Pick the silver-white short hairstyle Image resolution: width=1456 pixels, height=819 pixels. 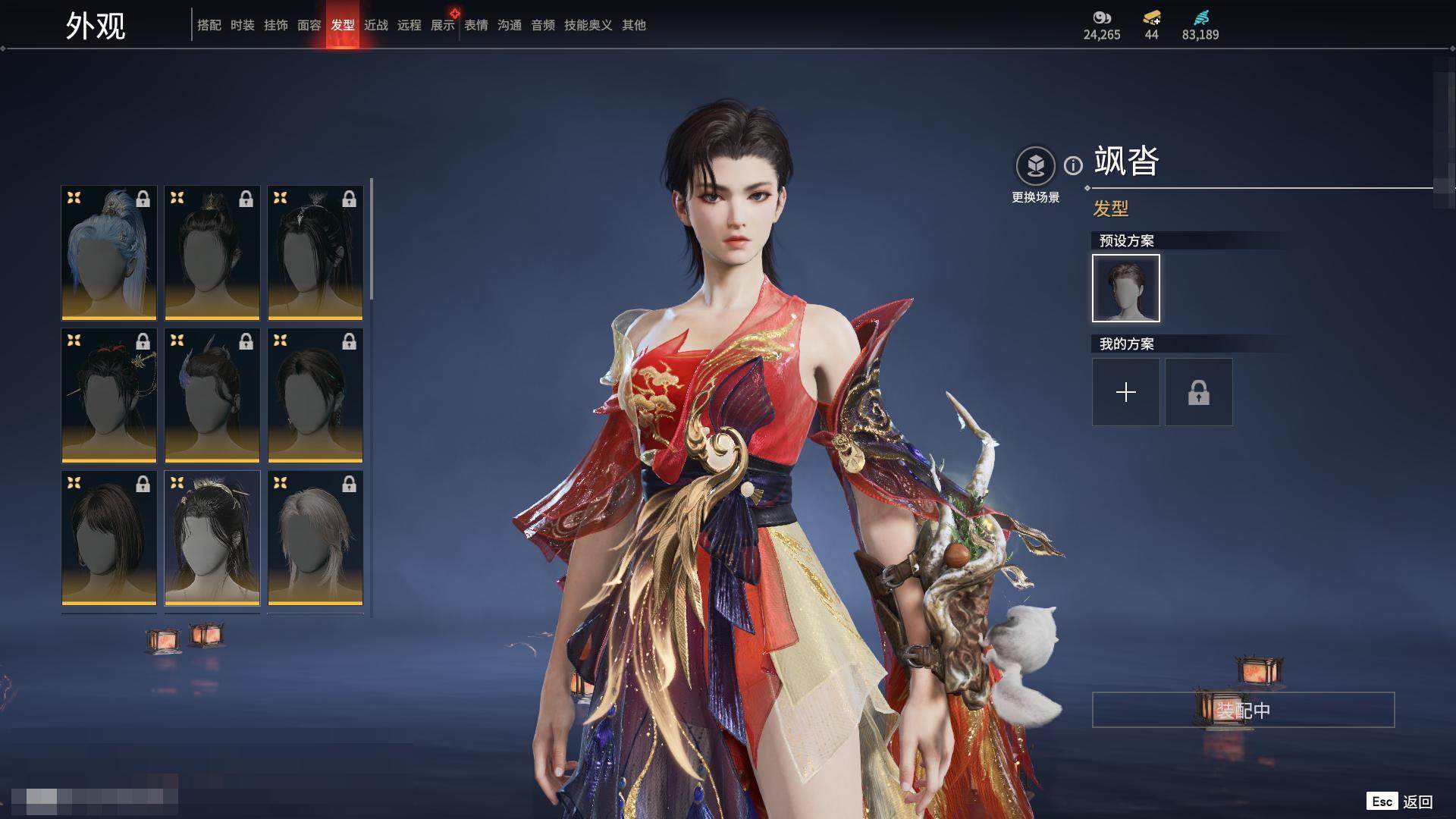[x=315, y=538]
